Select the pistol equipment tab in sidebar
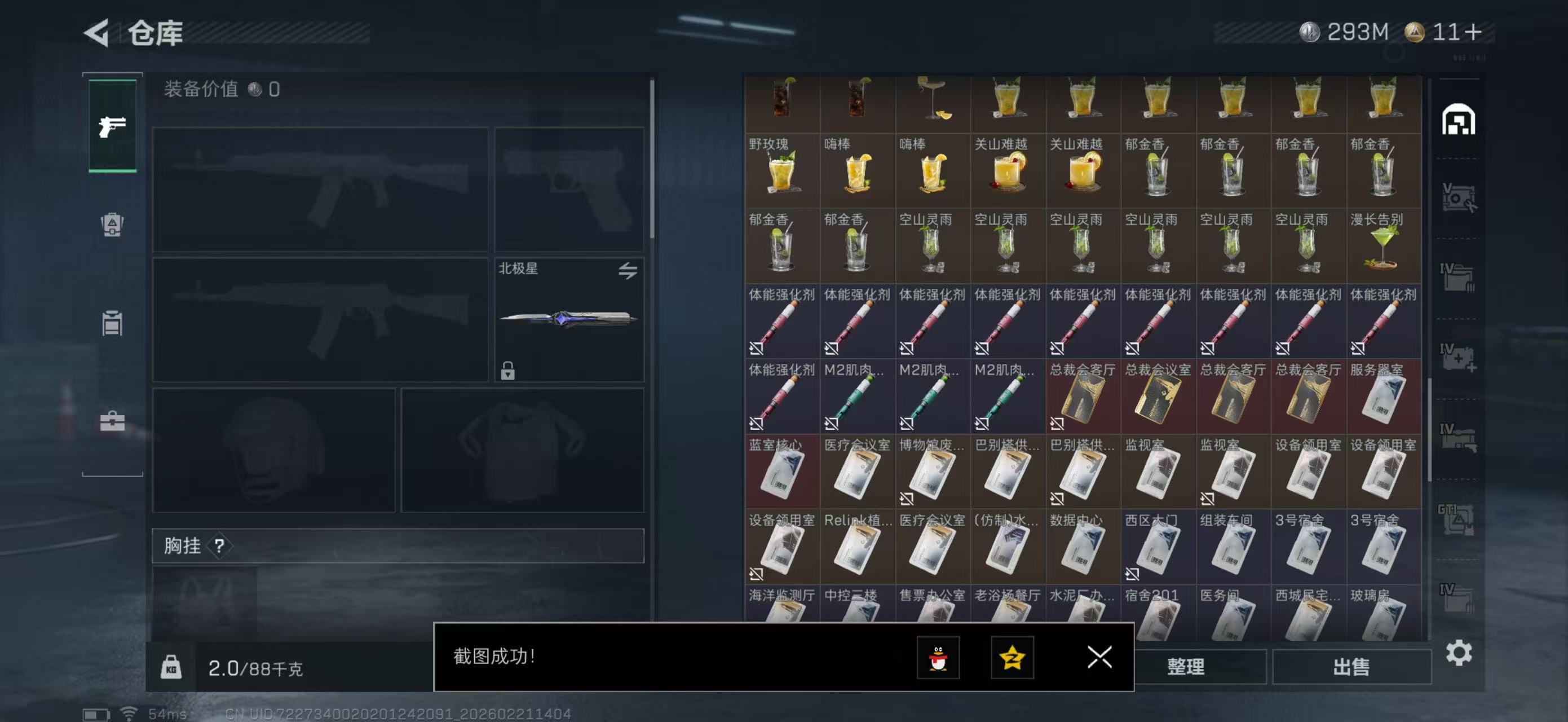This screenshot has height=722, width=1568. 113,126
